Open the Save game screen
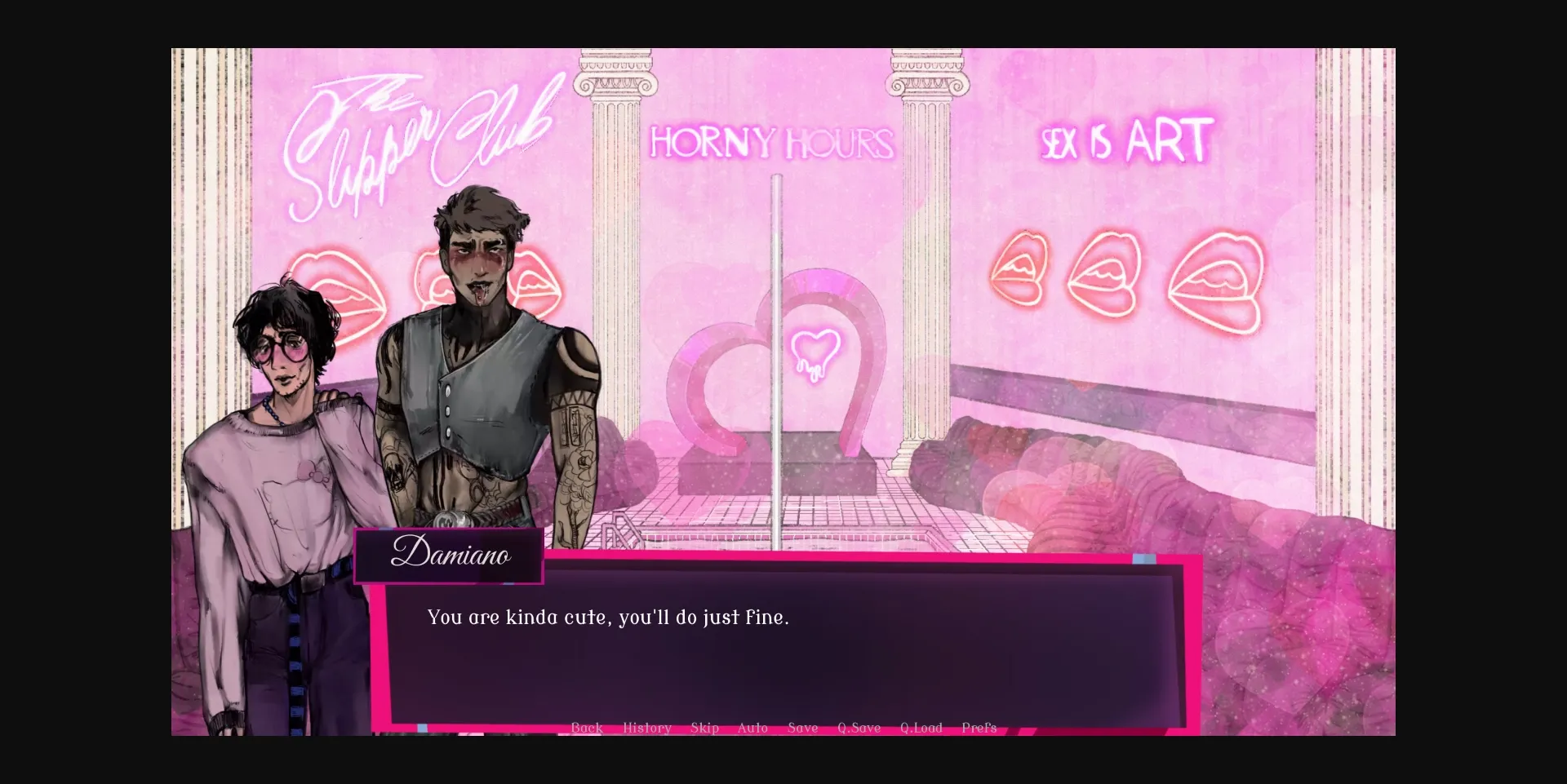Screen dimensions: 1567x784 click(x=802, y=727)
